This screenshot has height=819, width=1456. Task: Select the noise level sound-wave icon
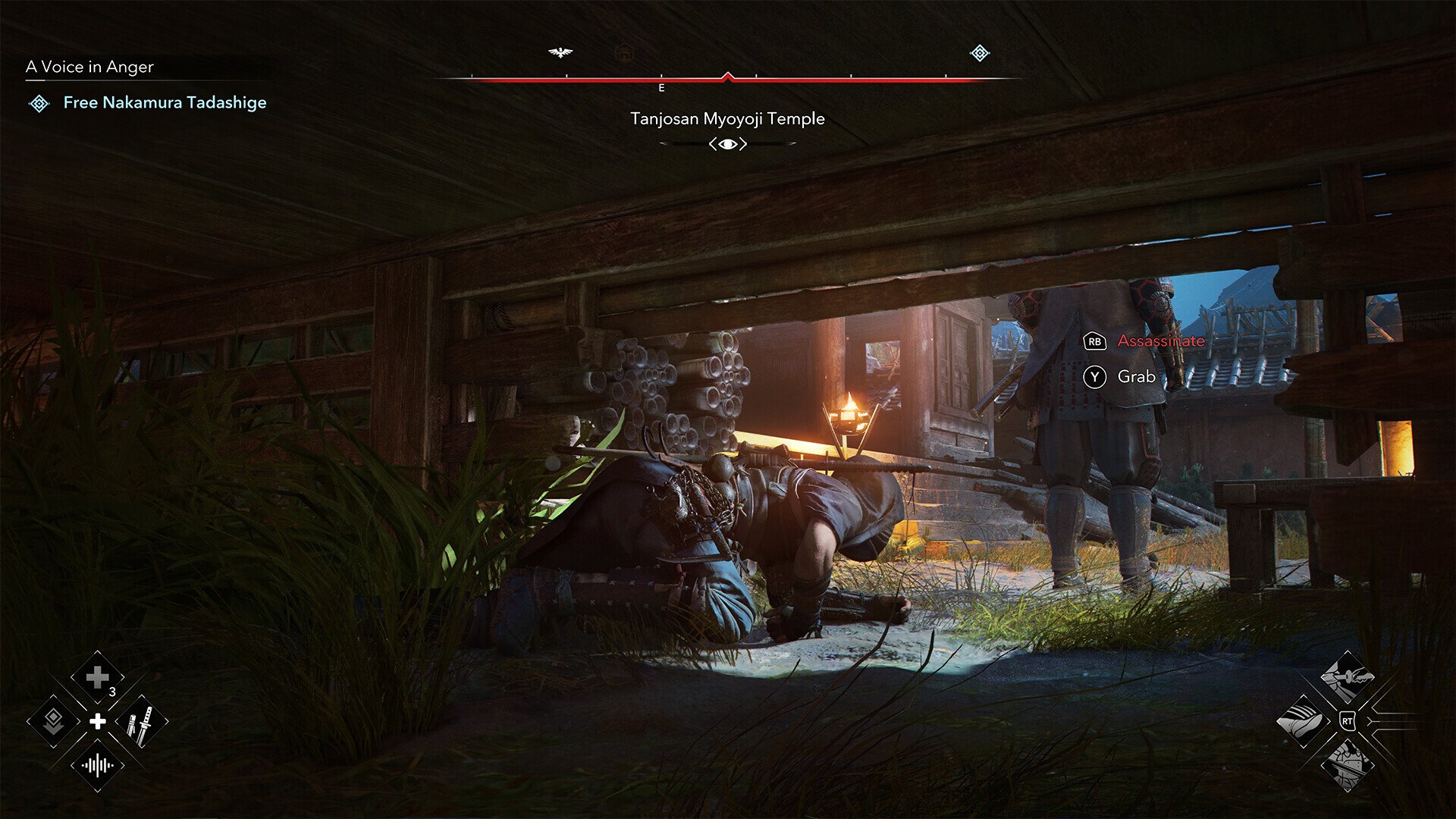(97, 763)
